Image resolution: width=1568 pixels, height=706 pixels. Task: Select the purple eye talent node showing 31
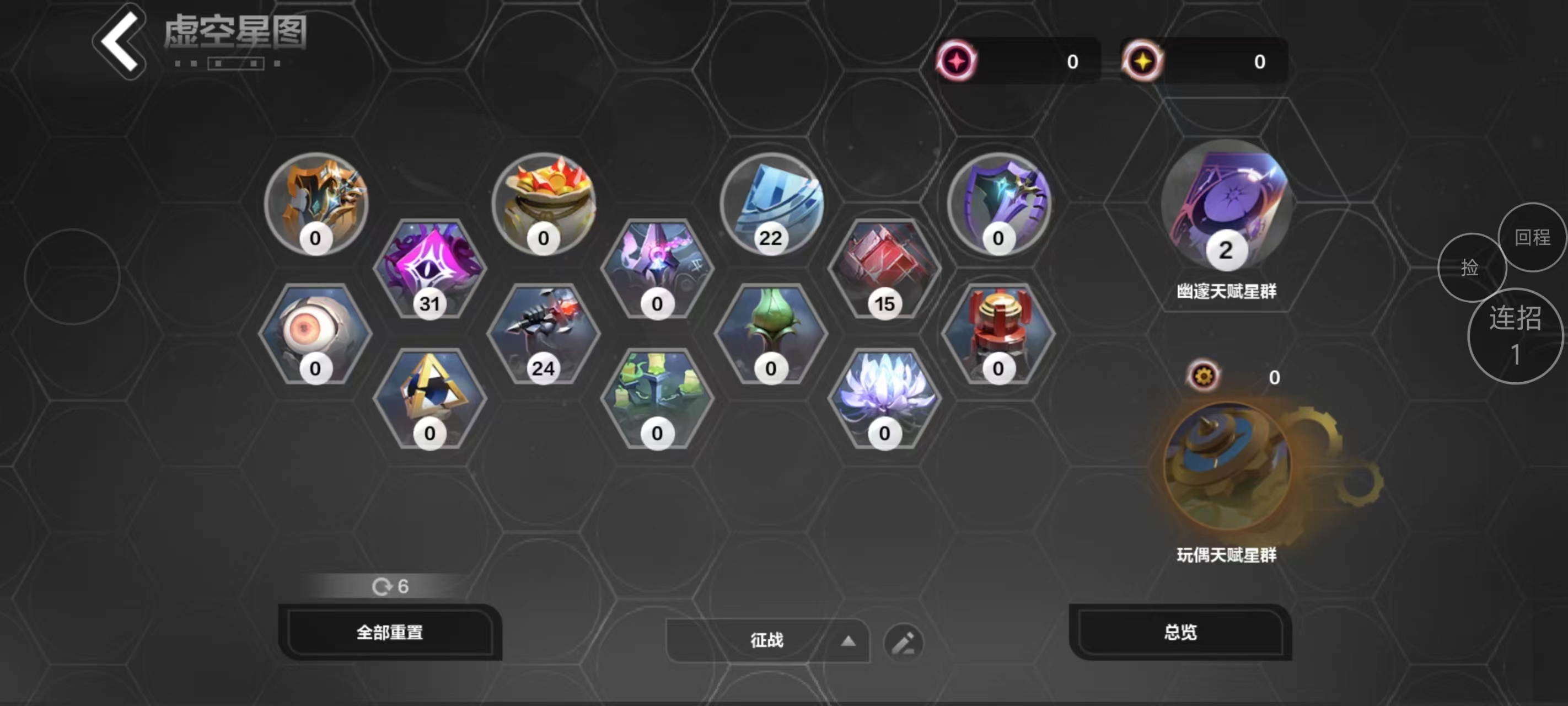(x=429, y=268)
